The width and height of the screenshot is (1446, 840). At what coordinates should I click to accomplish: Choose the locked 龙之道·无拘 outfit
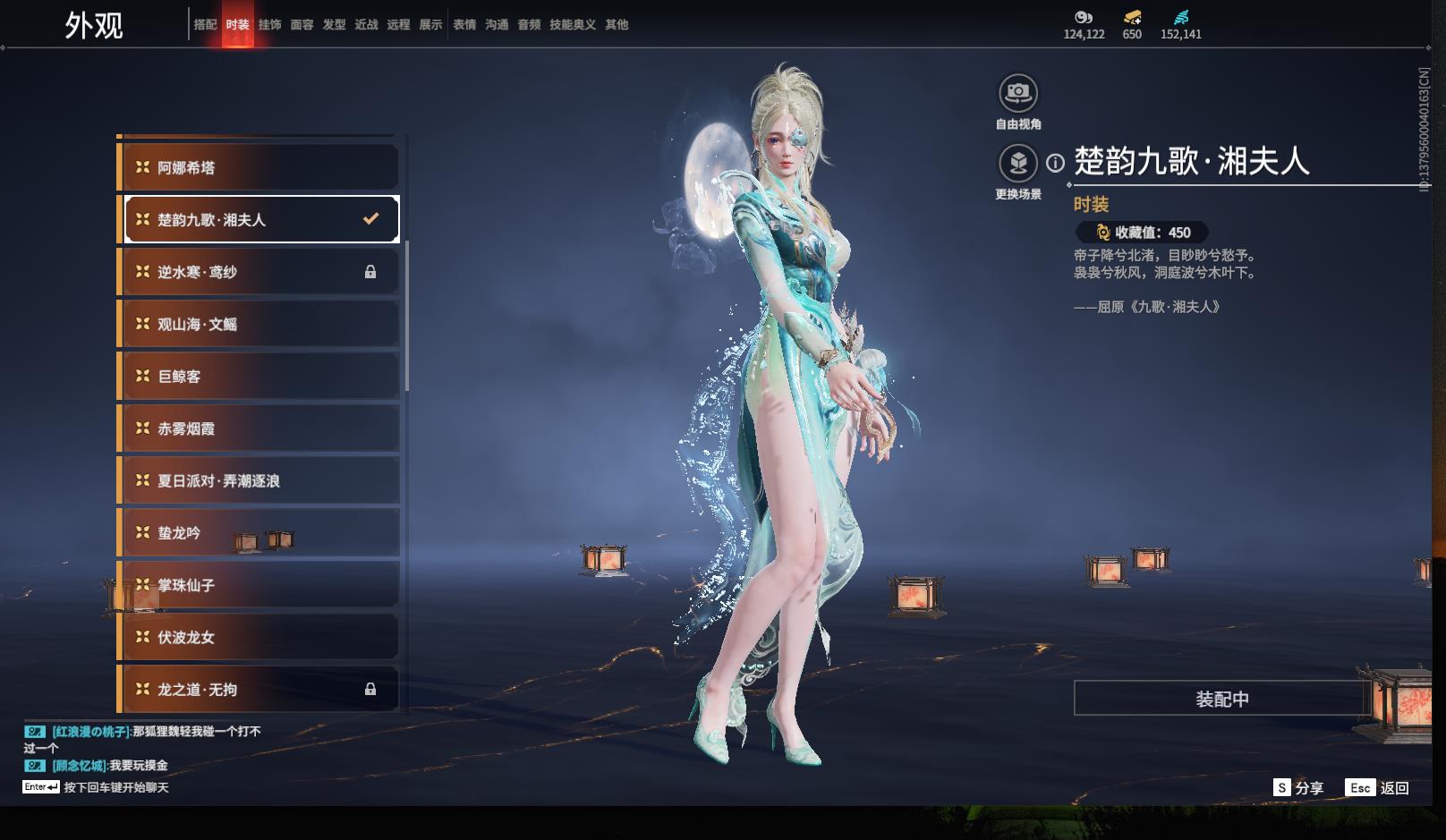[259, 689]
